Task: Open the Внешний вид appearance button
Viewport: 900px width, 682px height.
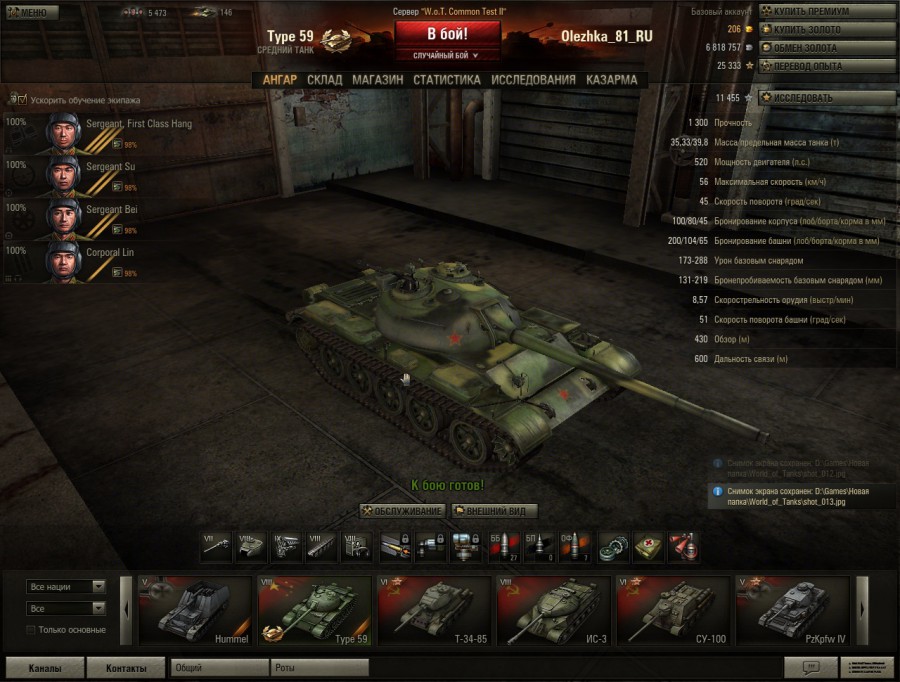Action: pos(495,511)
